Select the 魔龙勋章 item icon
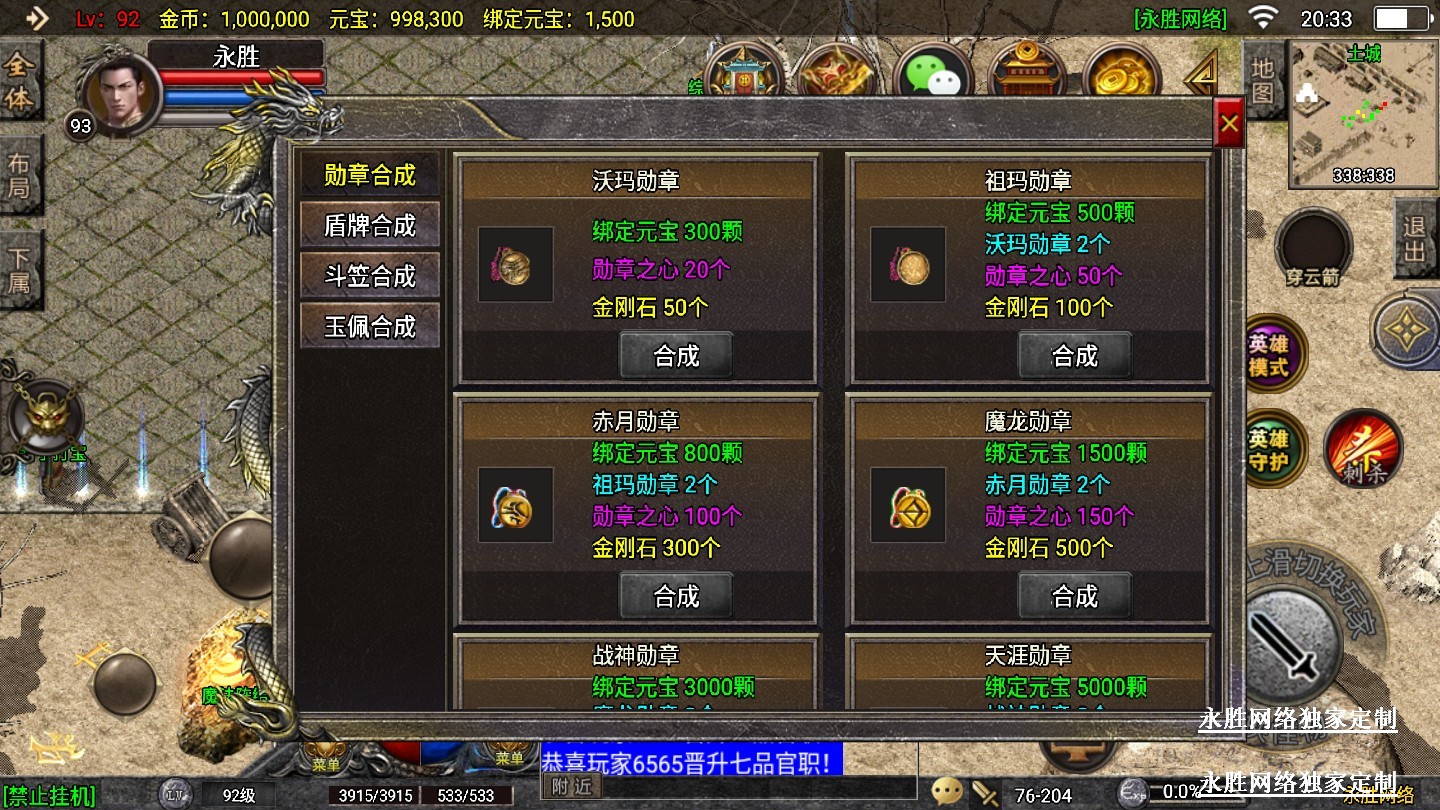The width and height of the screenshot is (1440, 810). [x=908, y=506]
